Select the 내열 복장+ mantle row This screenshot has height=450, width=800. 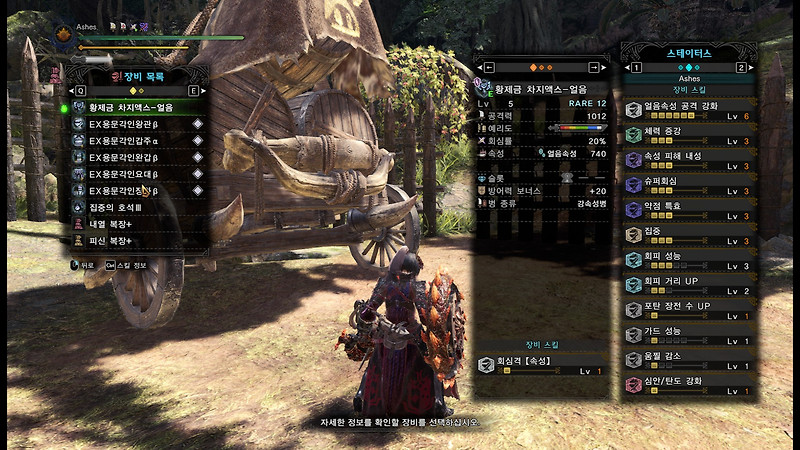tap(135, 224)
